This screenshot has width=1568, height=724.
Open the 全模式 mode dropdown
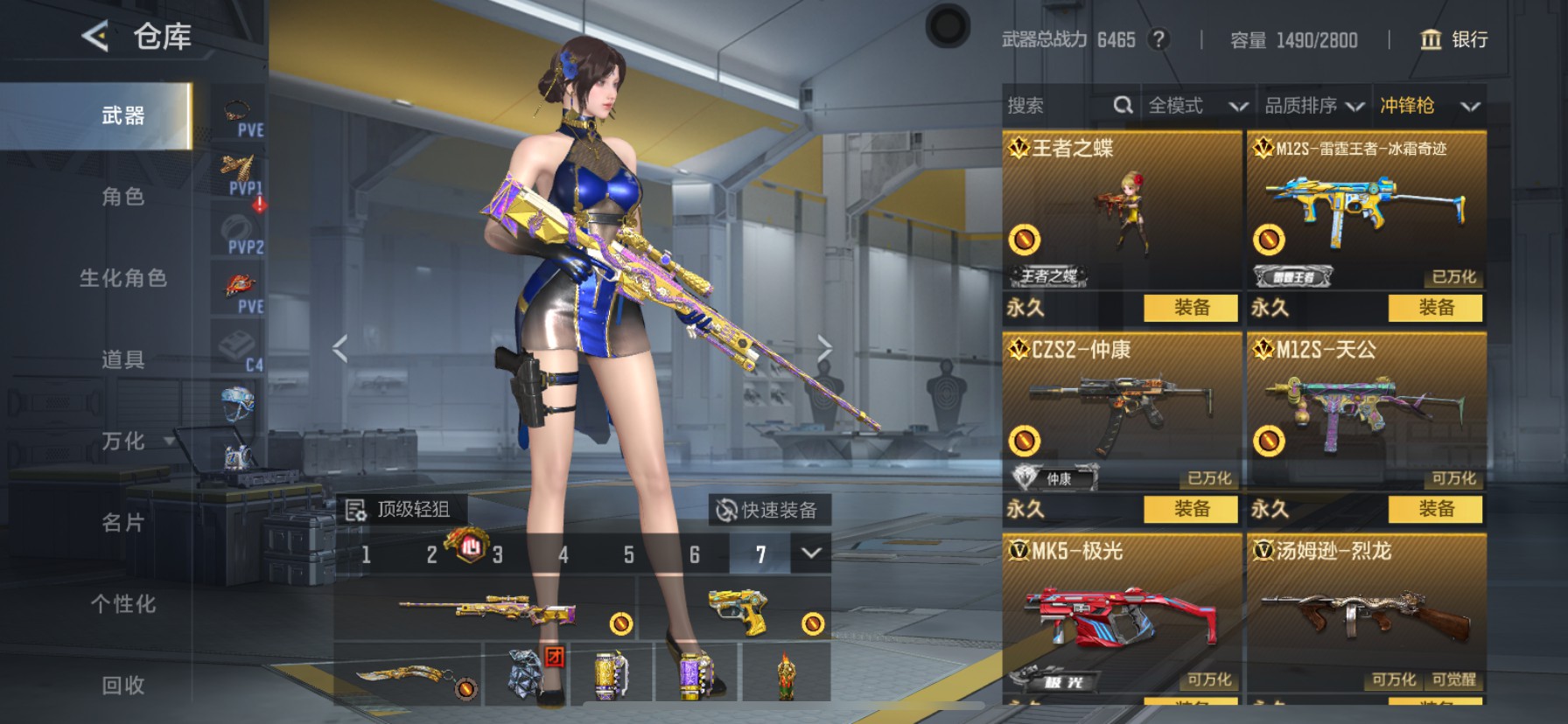coord(1196,104)
